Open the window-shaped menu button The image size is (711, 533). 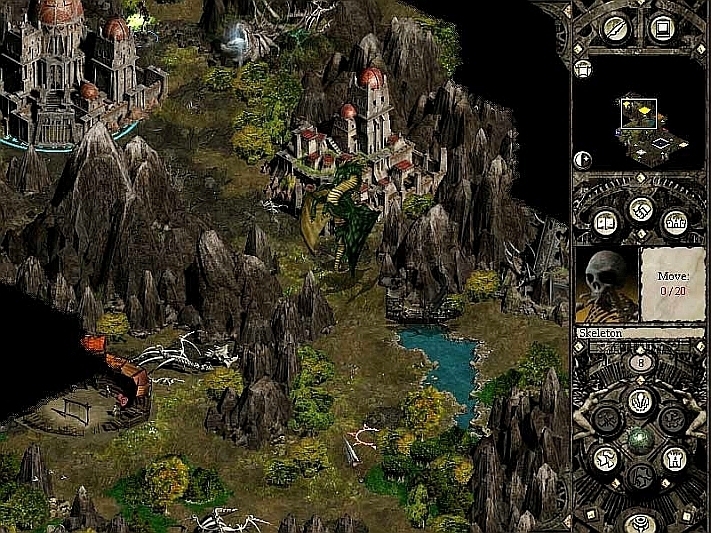pos(661,28)
